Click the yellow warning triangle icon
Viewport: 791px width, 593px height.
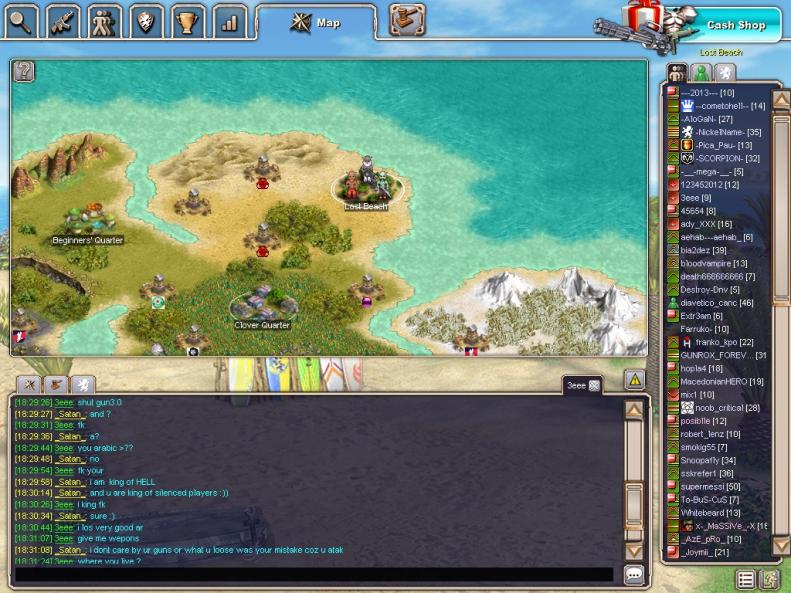(x=634, y=380)
